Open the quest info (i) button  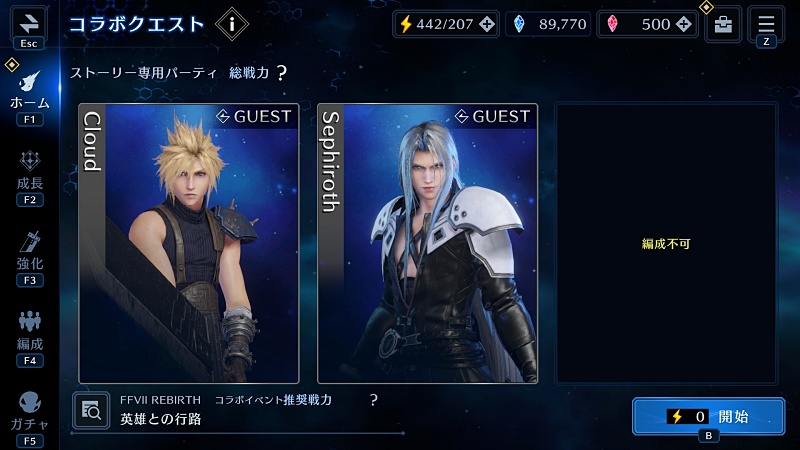coord(232,22)
